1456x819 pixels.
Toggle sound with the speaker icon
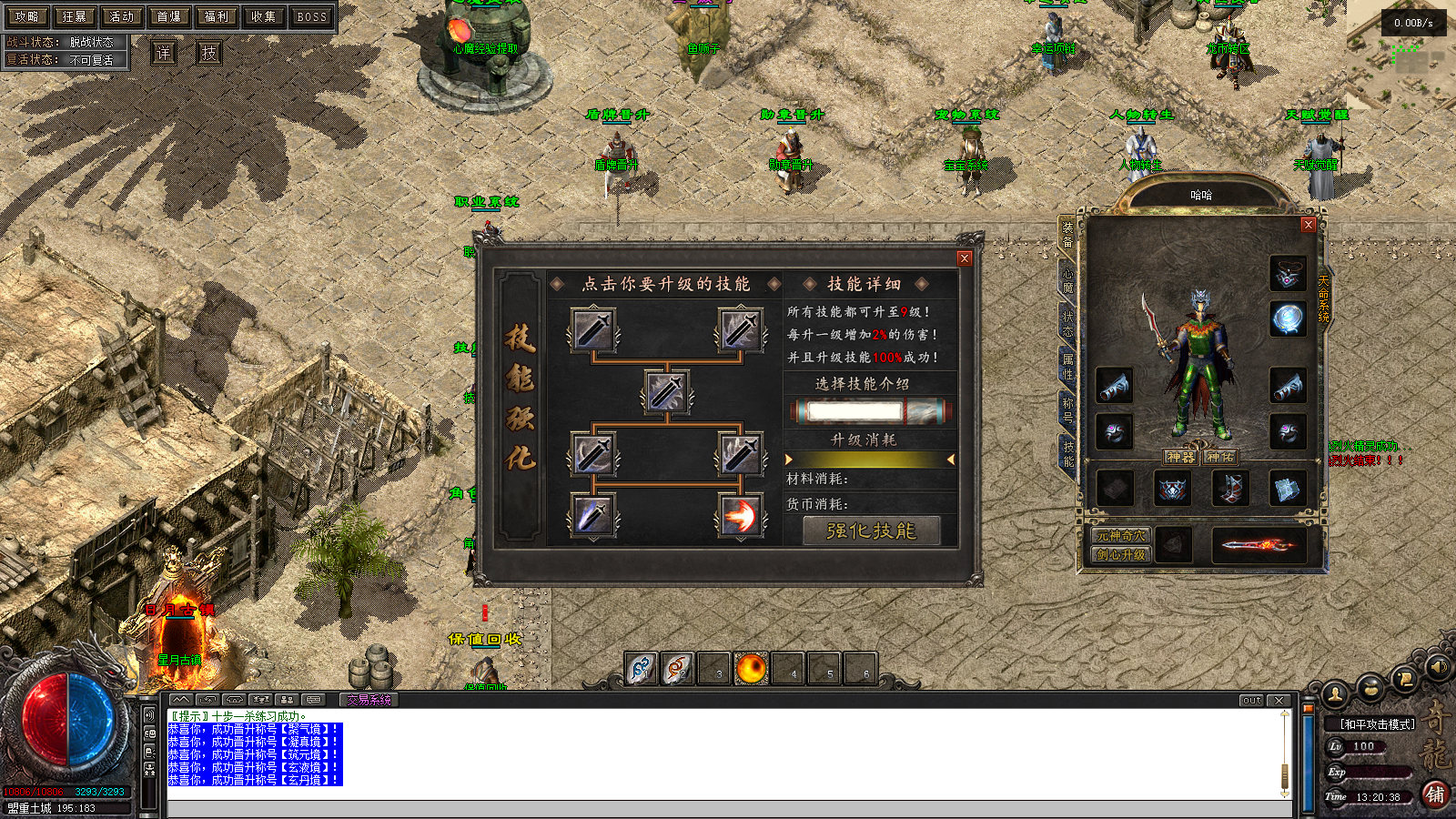click(1438, 667)
